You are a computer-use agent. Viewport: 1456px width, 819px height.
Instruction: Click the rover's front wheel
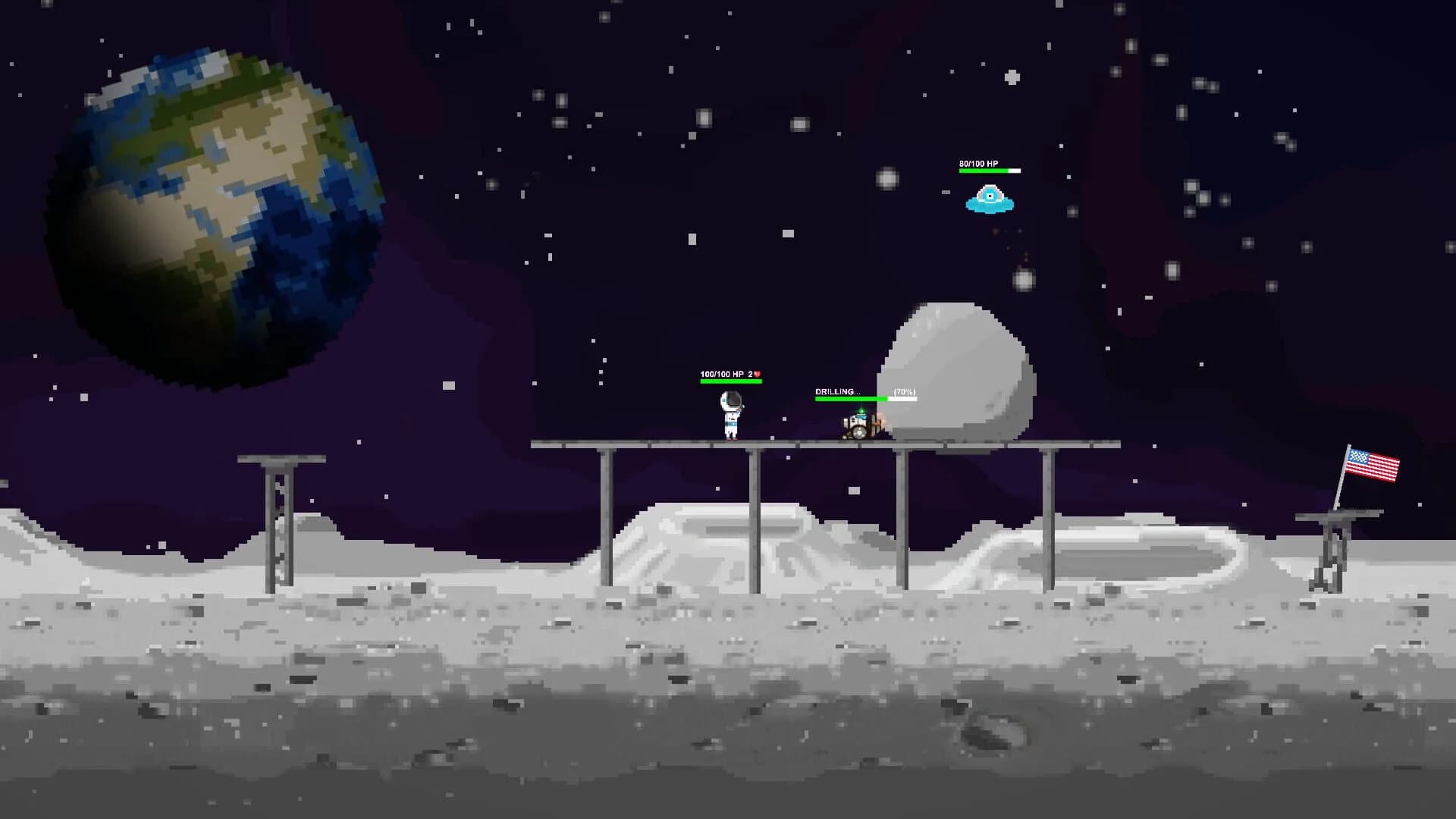coord(859,434)
